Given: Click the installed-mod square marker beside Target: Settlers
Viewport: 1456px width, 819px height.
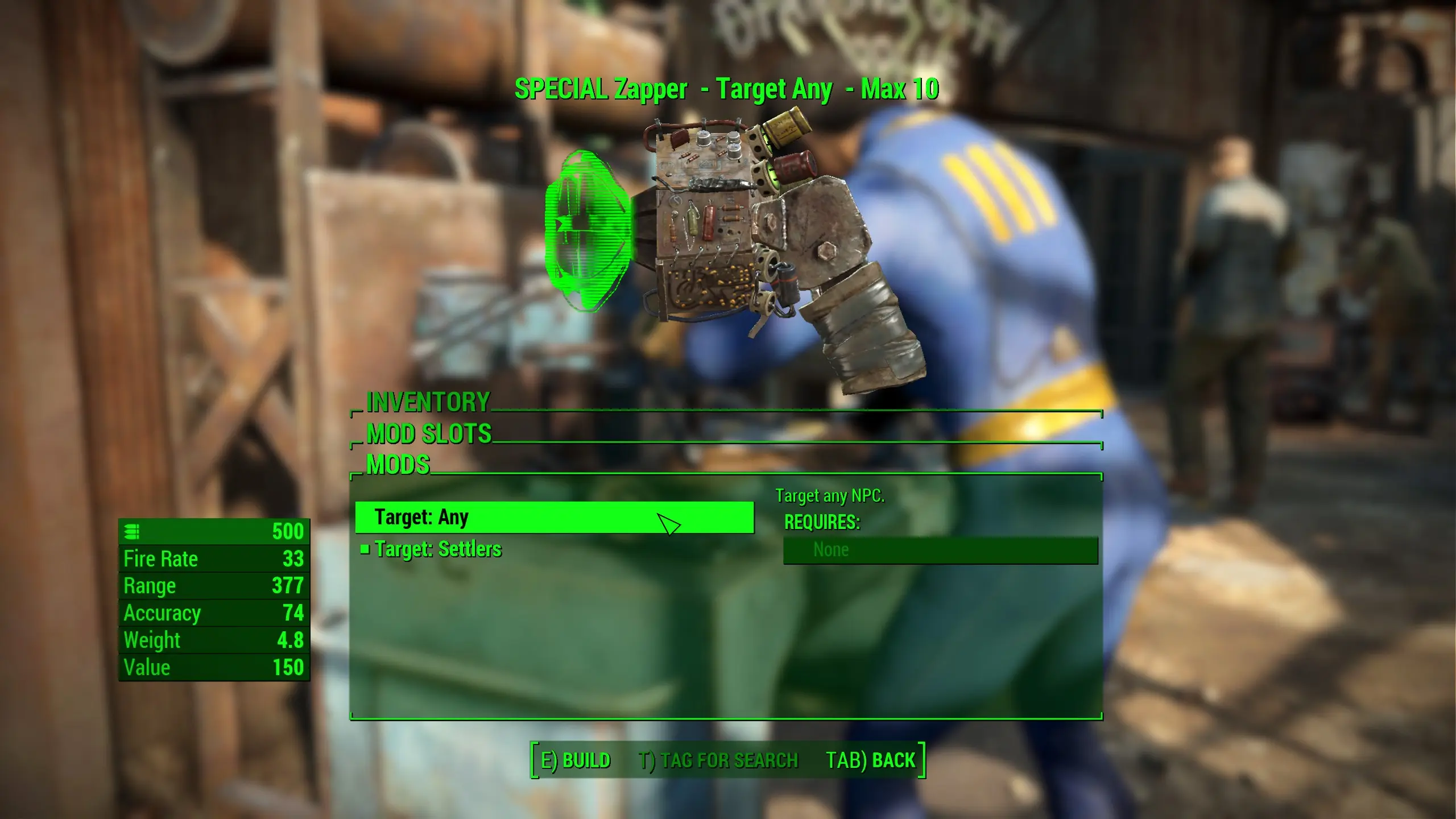Looking at the screenshot, I should [365, 549].
